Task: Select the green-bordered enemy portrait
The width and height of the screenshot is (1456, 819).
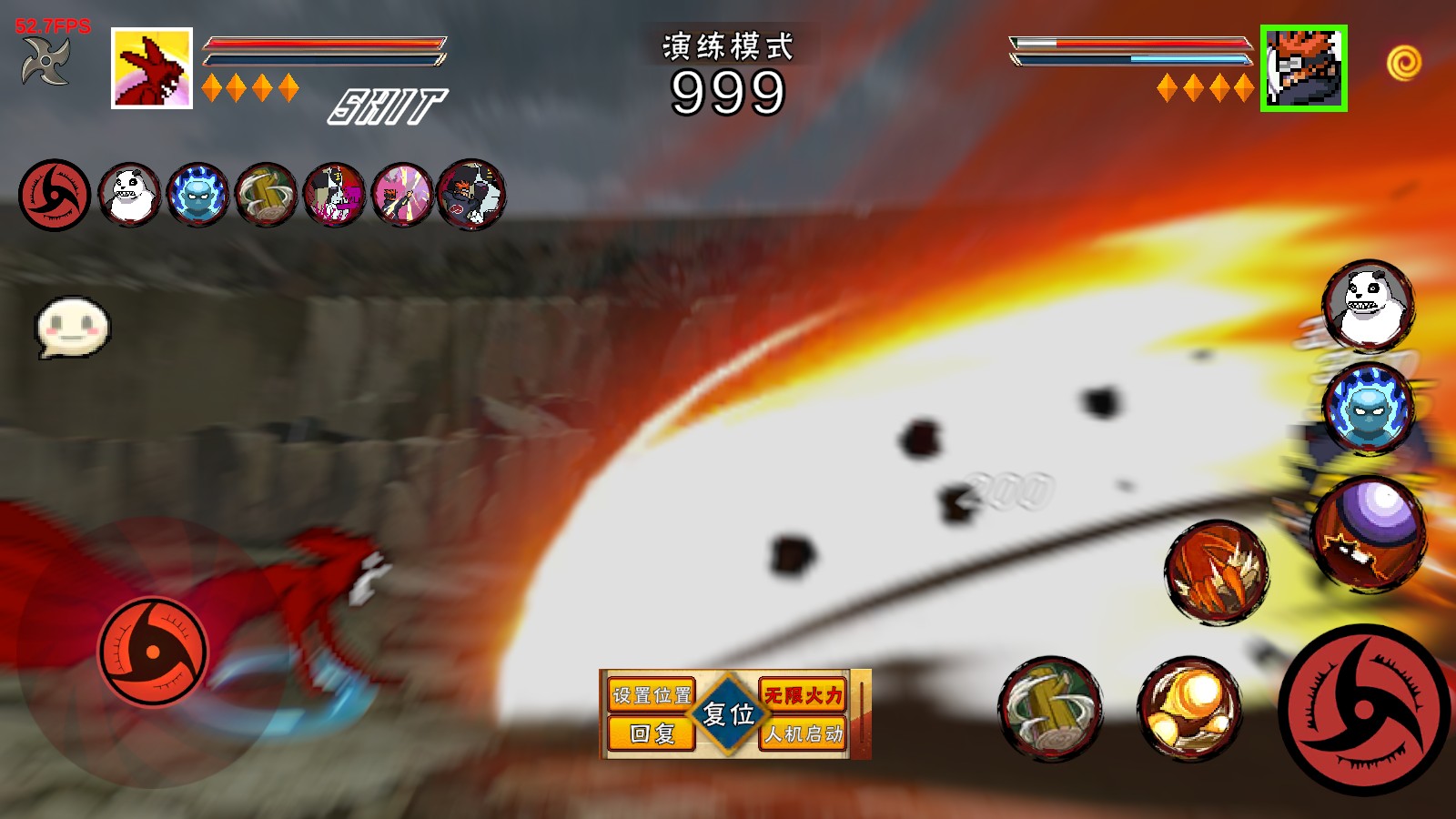Action: click(x=1303, y=68)
